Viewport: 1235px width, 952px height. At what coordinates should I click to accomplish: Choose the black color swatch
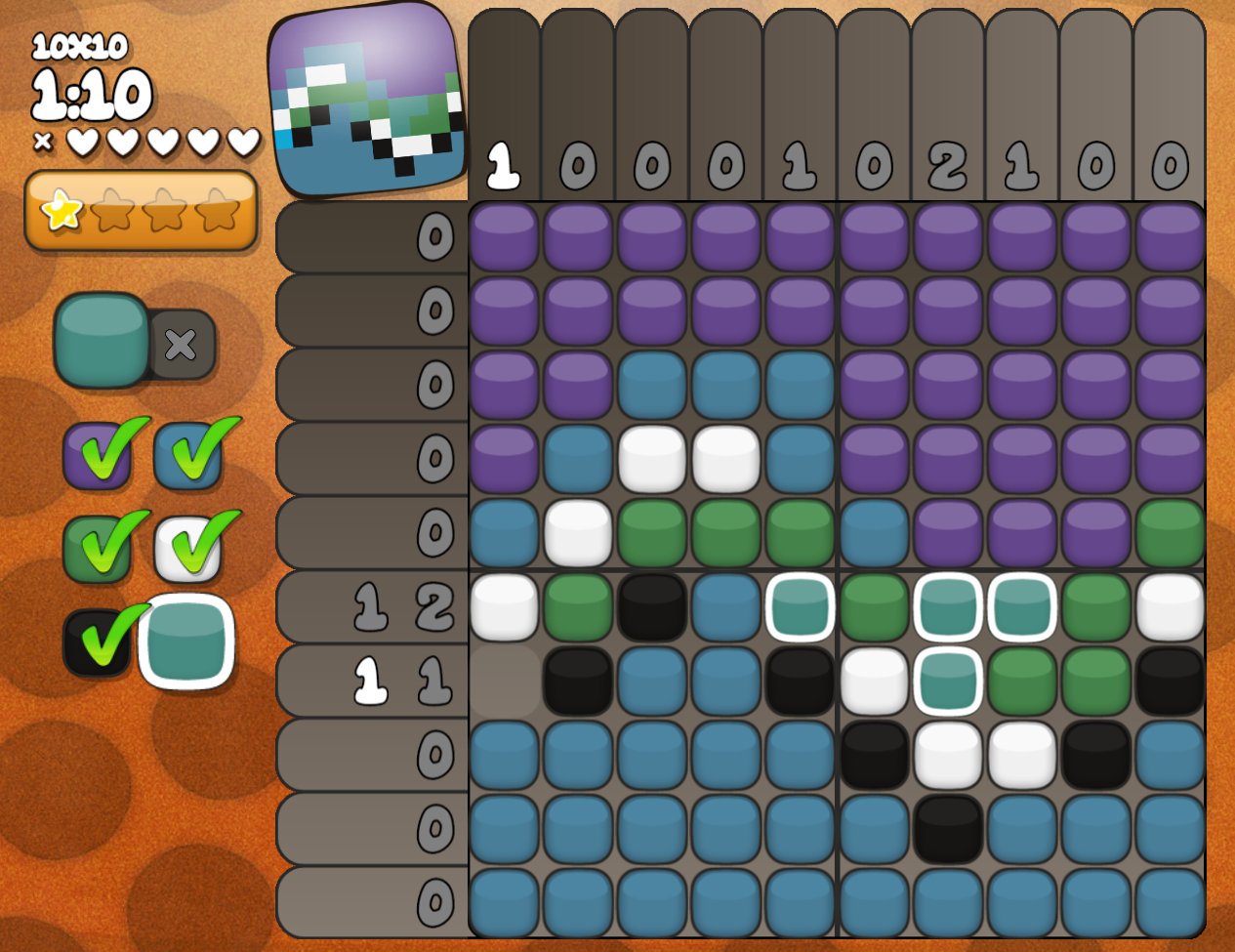coord(97,642)
